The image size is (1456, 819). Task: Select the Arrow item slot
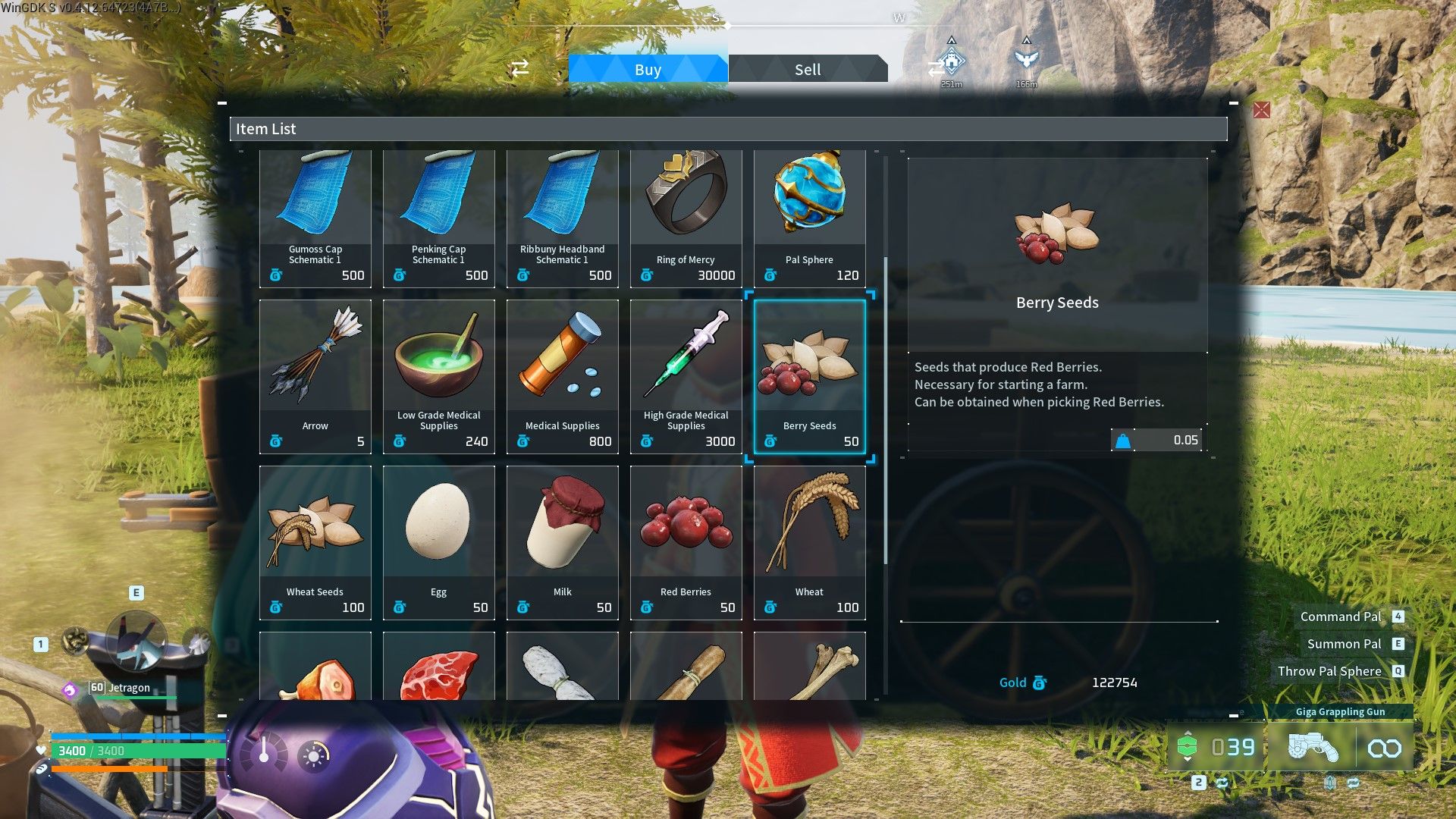pyautogui.click(x=315, y=377)
